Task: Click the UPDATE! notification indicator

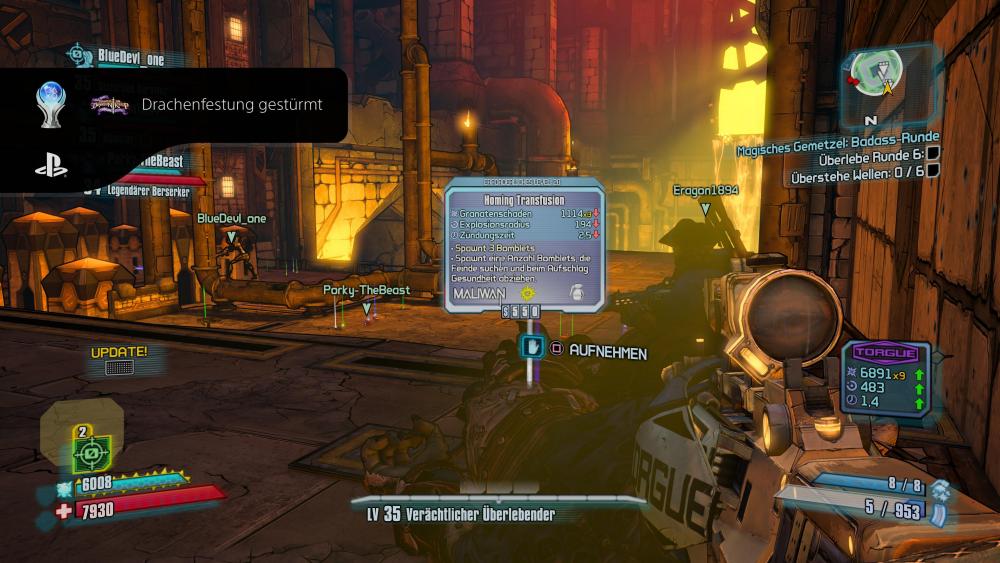Action: pos(119,359)
